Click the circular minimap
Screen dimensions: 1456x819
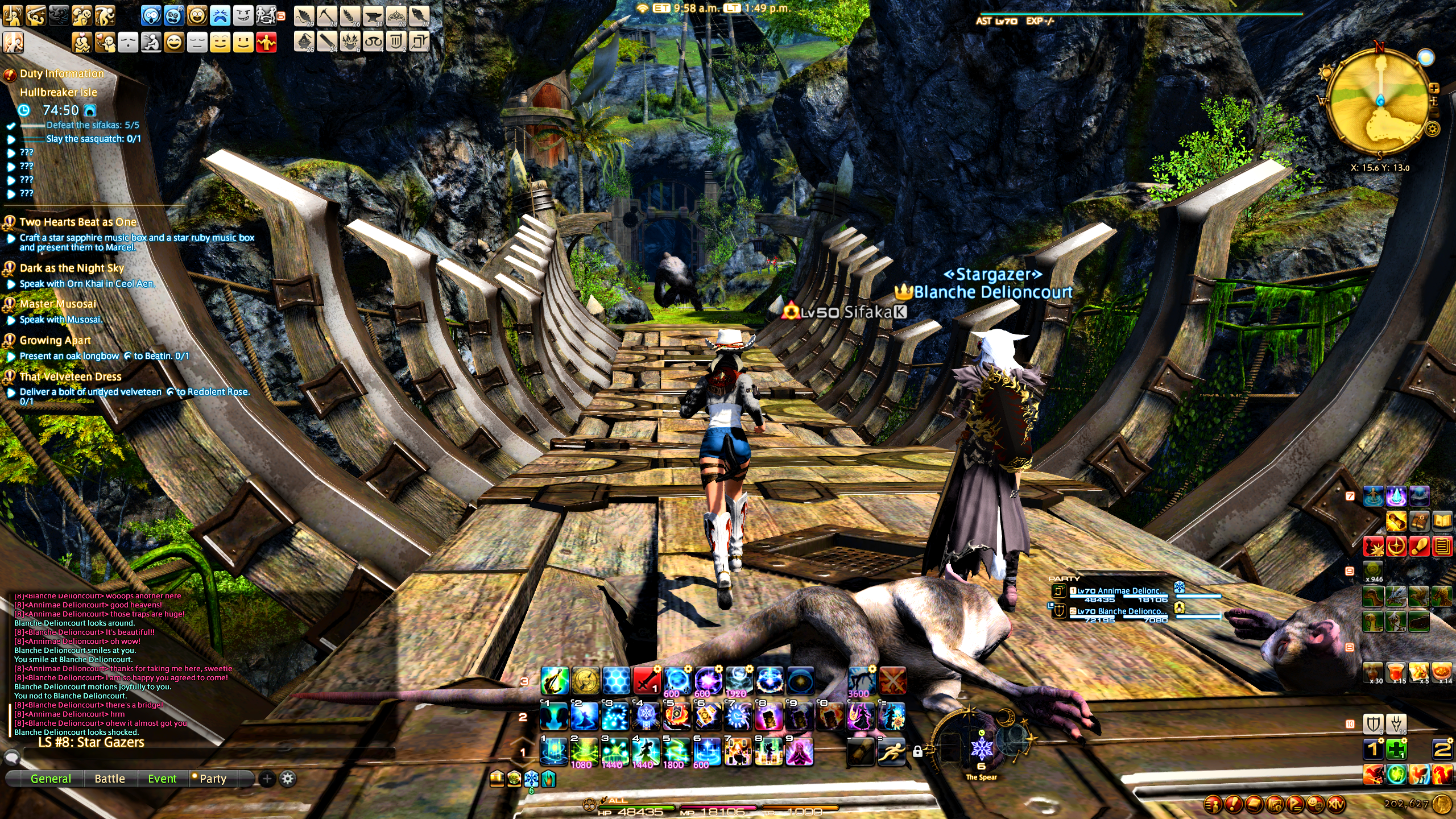pyautogui.click(x=1379, y=102)
